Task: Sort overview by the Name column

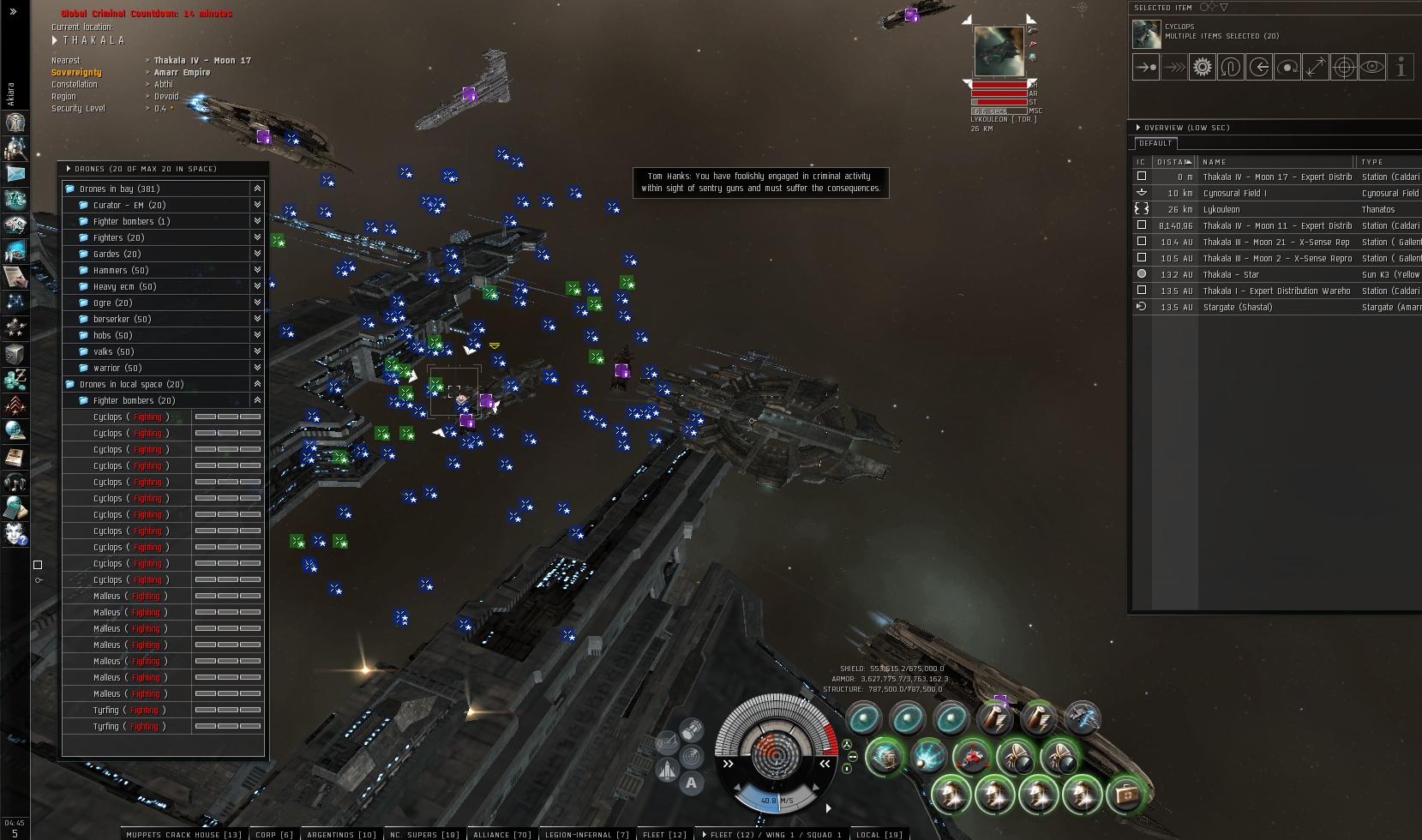Action: [x=1215, y=161]
